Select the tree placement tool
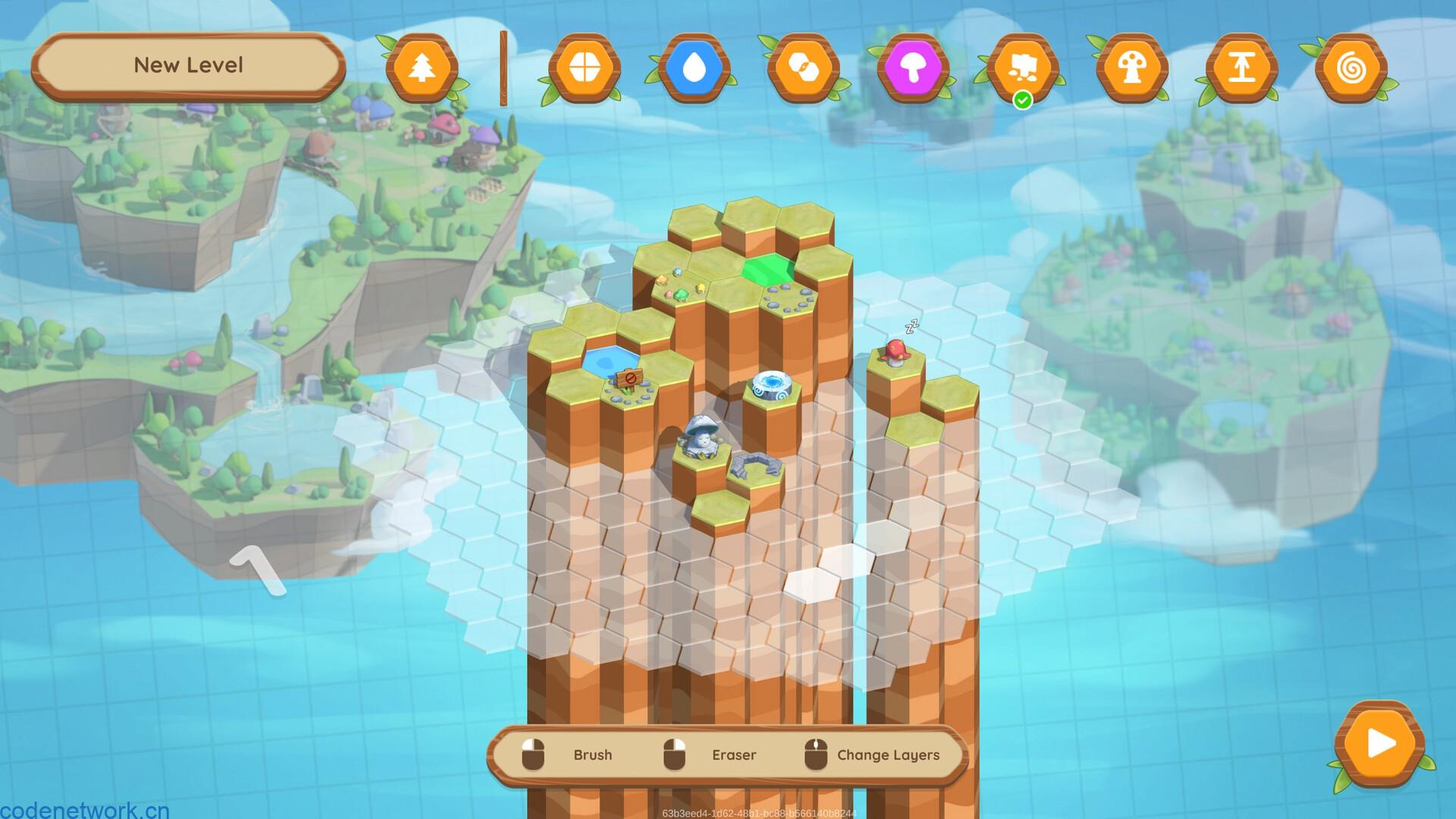 click(x=423, y=67)
